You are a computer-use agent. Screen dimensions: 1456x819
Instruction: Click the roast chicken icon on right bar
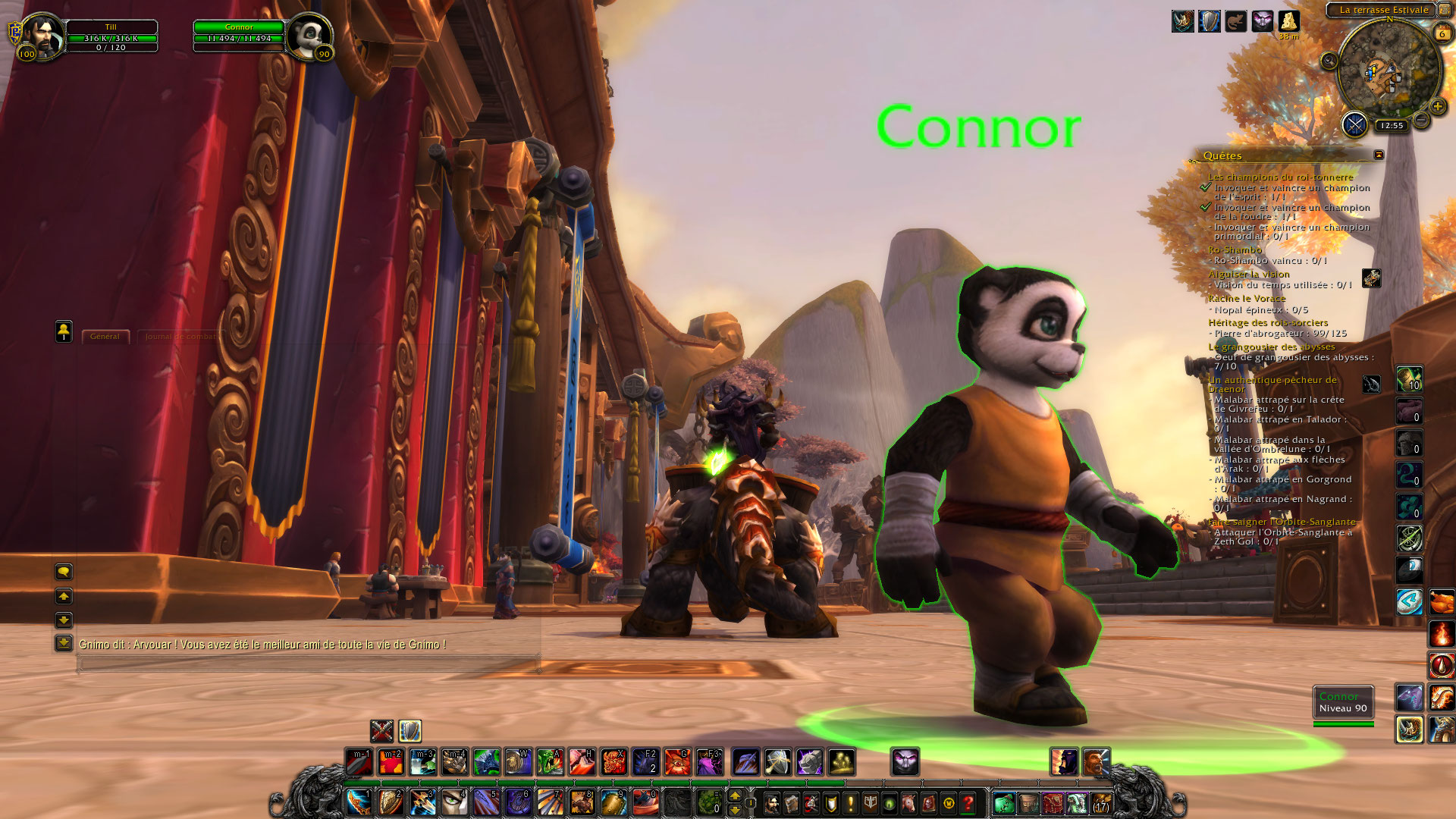1442,602
